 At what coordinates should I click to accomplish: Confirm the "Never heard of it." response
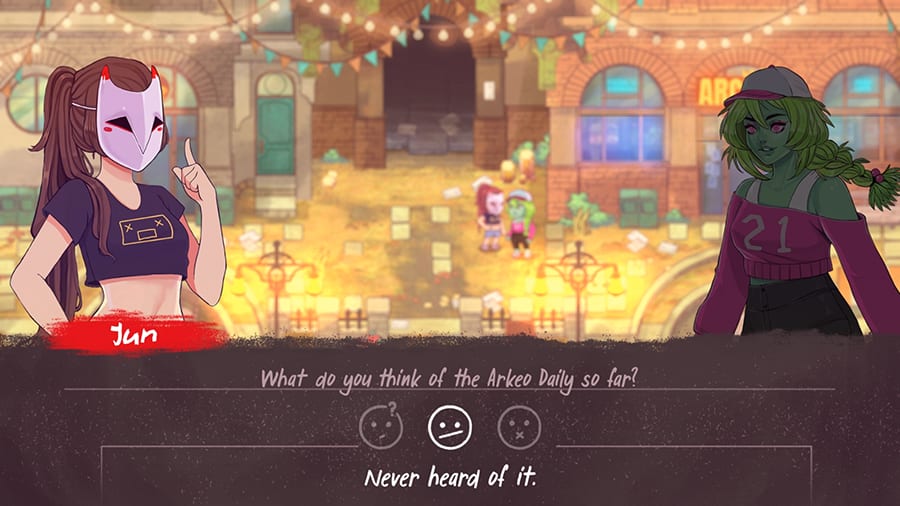point(450,478)
